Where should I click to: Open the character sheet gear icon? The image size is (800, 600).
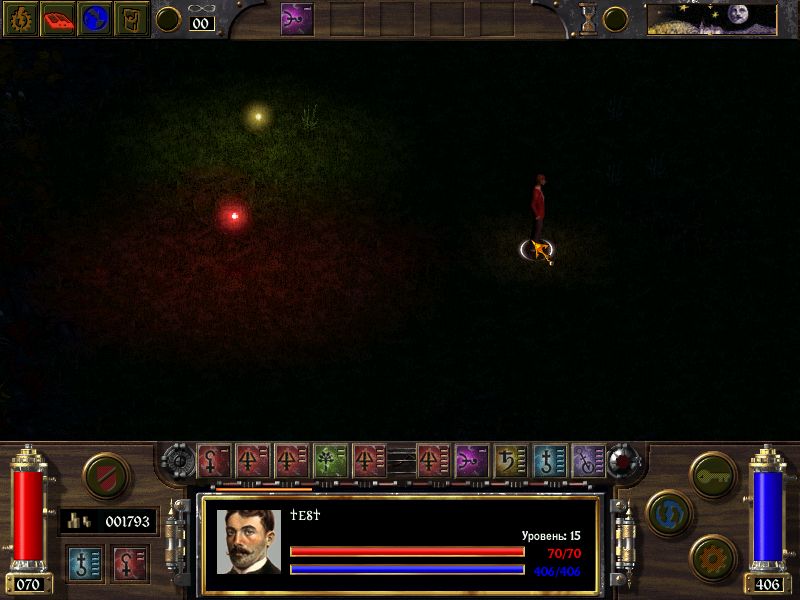click(20, 18)
